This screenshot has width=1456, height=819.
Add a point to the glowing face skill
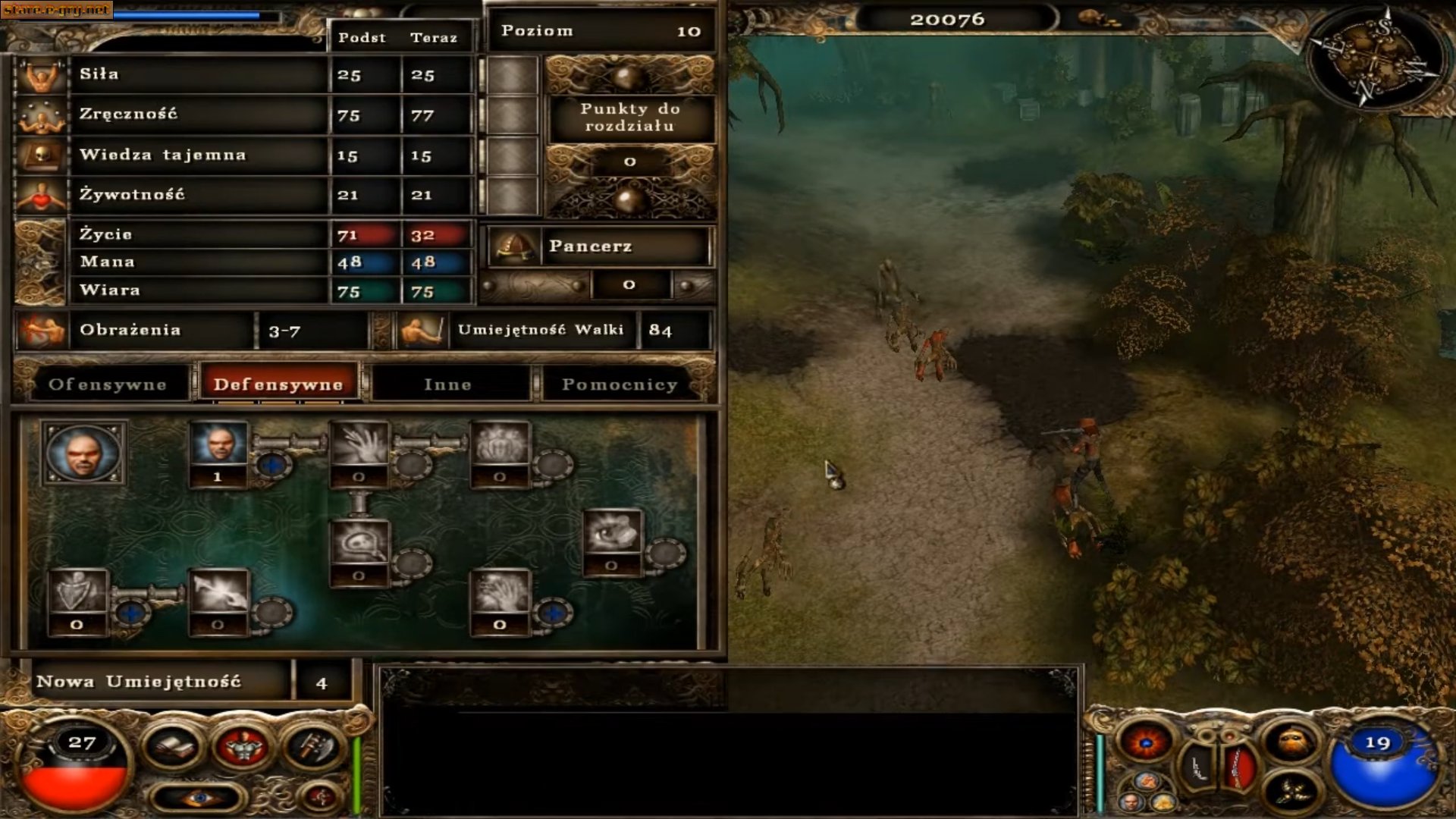(x=273, y=463)
